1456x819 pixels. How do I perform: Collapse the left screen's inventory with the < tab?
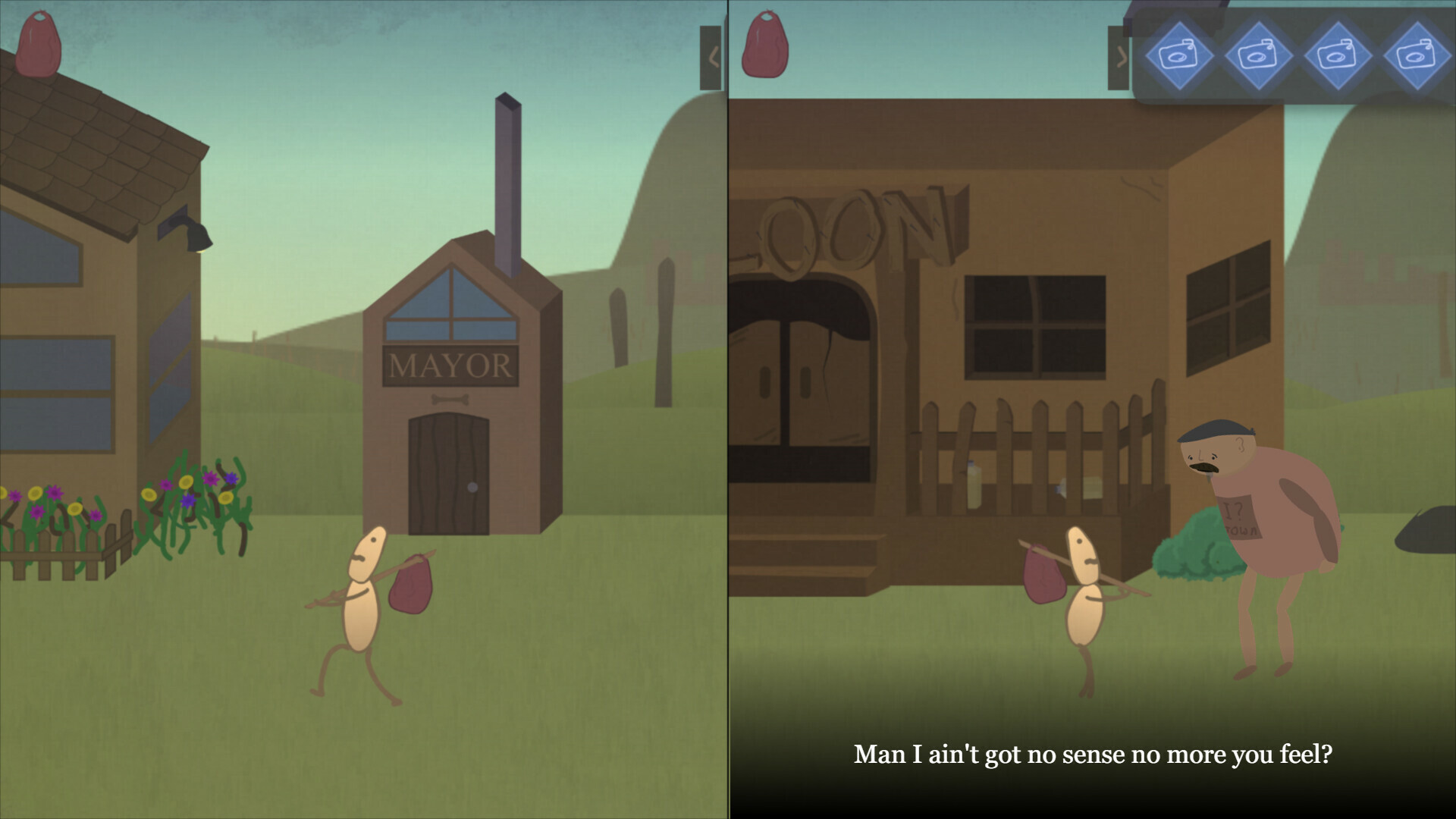coord(711,57)
